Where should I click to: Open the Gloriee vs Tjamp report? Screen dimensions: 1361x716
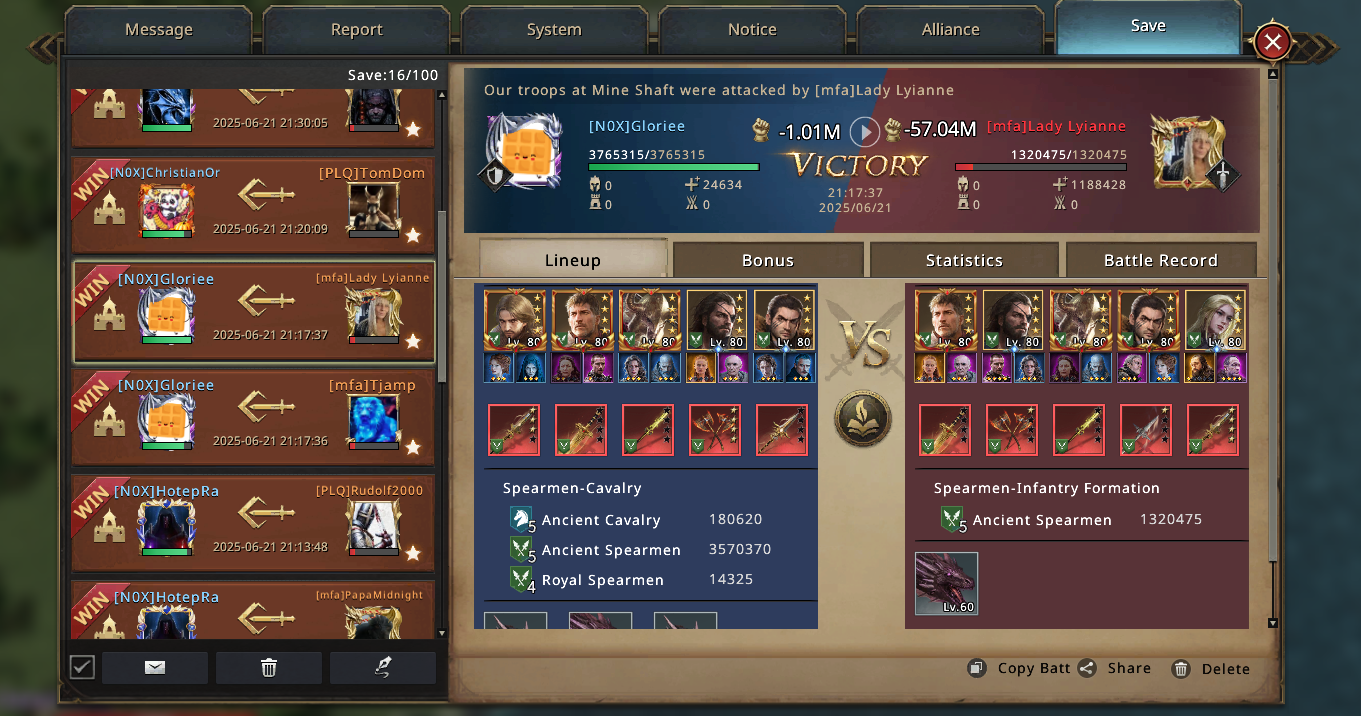[254, 417]
